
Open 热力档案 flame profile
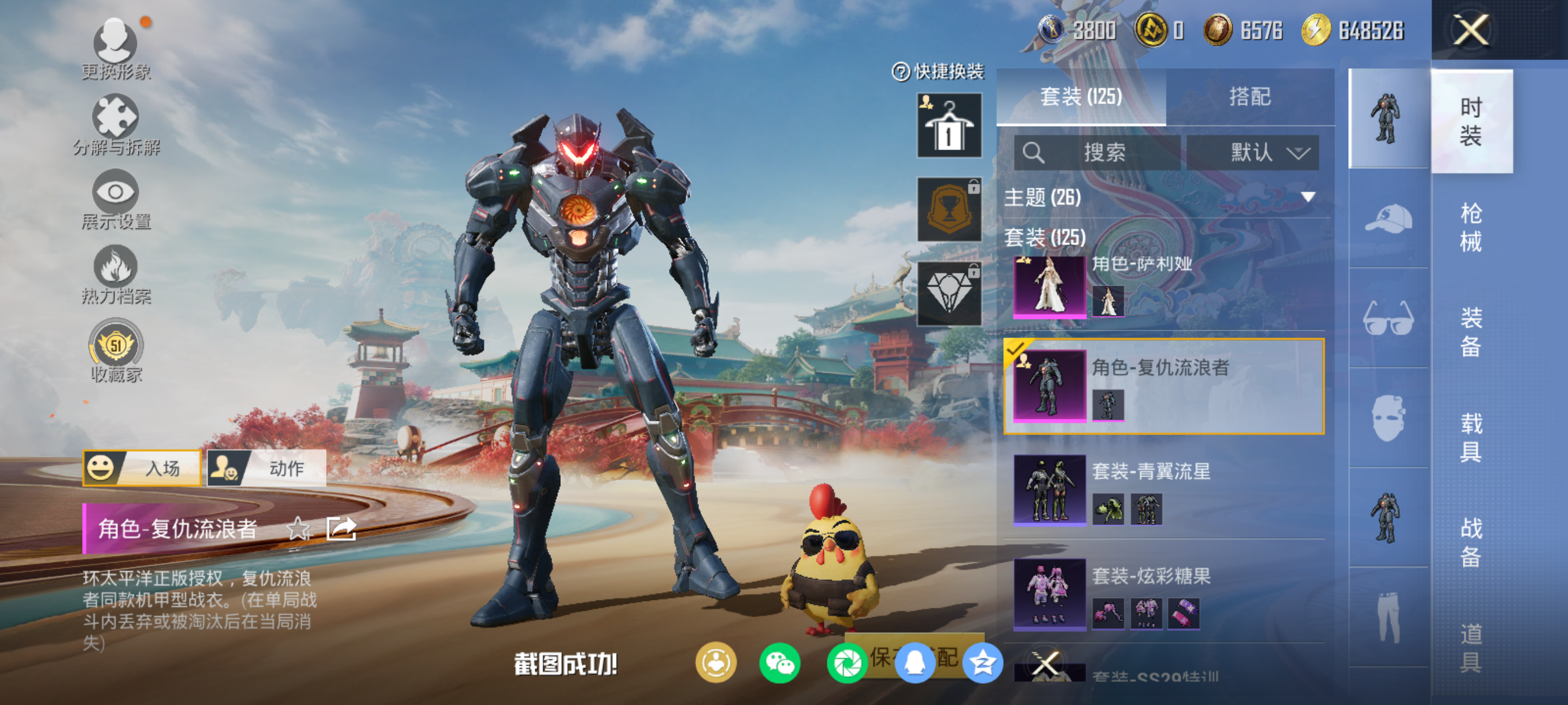click(x=116, y=275)
